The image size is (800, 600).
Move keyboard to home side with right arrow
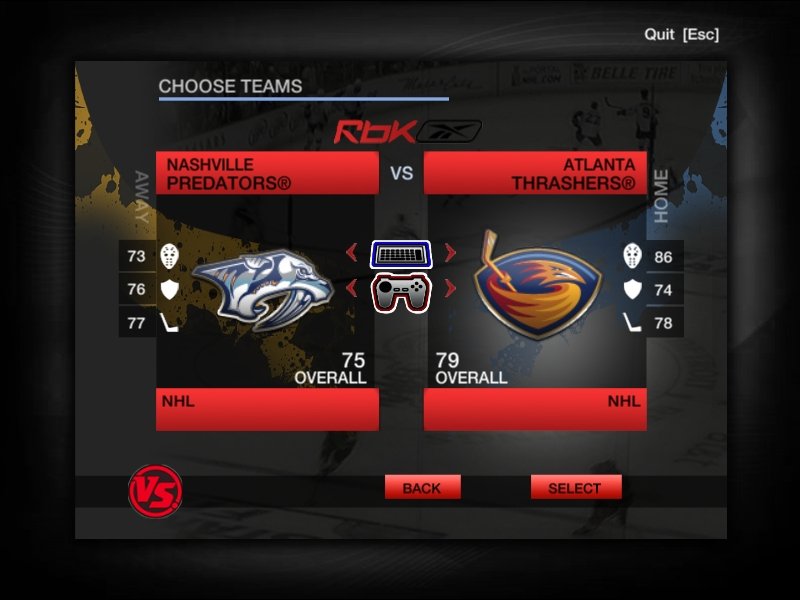click(450, 254)
